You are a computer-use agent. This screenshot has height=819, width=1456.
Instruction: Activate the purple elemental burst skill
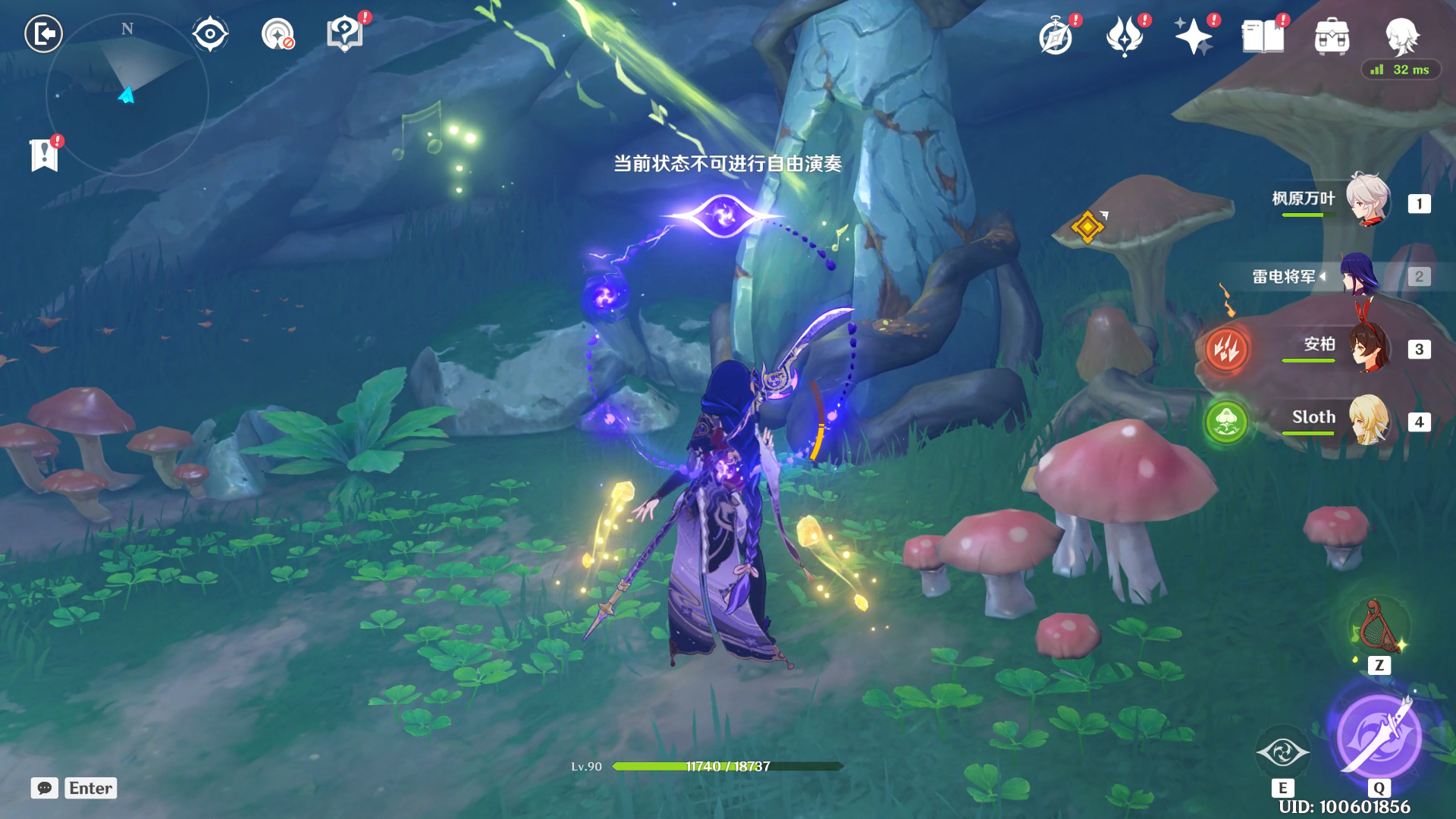[1378, 736]
